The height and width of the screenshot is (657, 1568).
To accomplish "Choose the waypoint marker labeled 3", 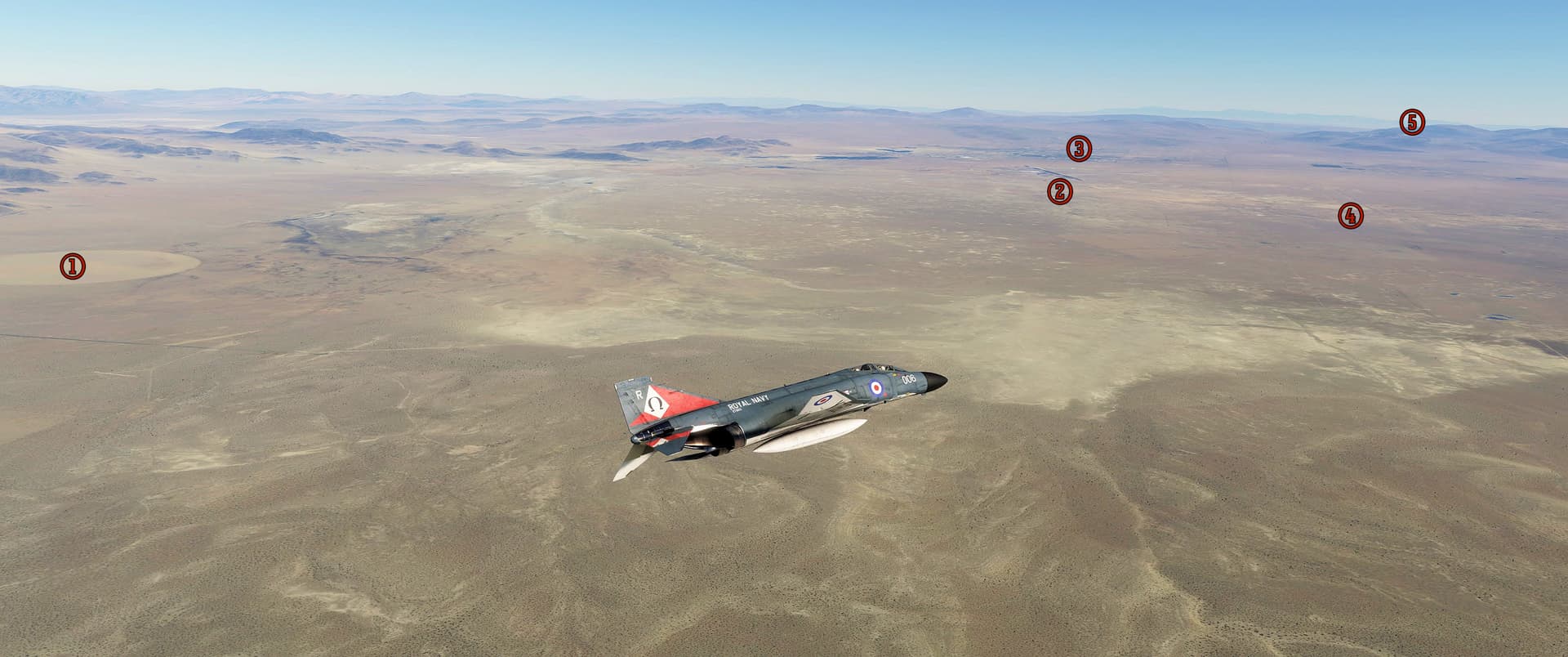I will pos(1079,149).
